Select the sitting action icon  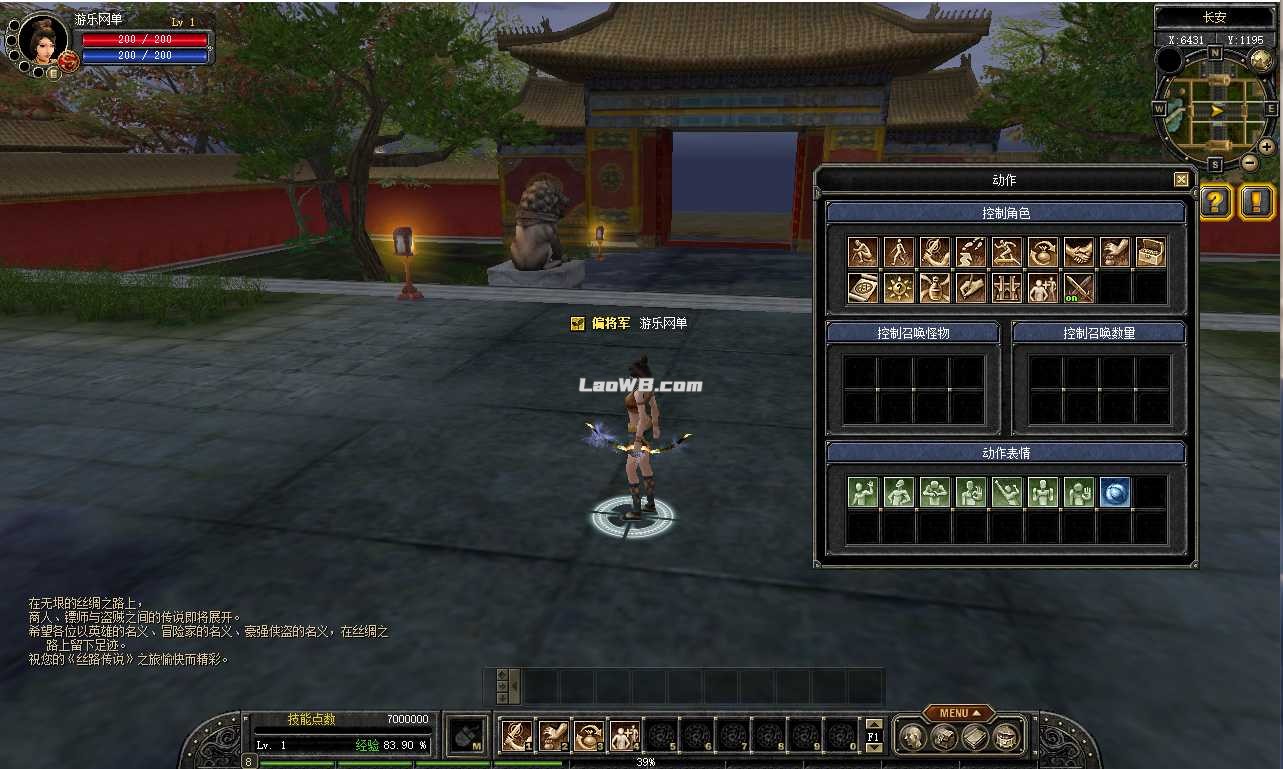tap(862, 252)
